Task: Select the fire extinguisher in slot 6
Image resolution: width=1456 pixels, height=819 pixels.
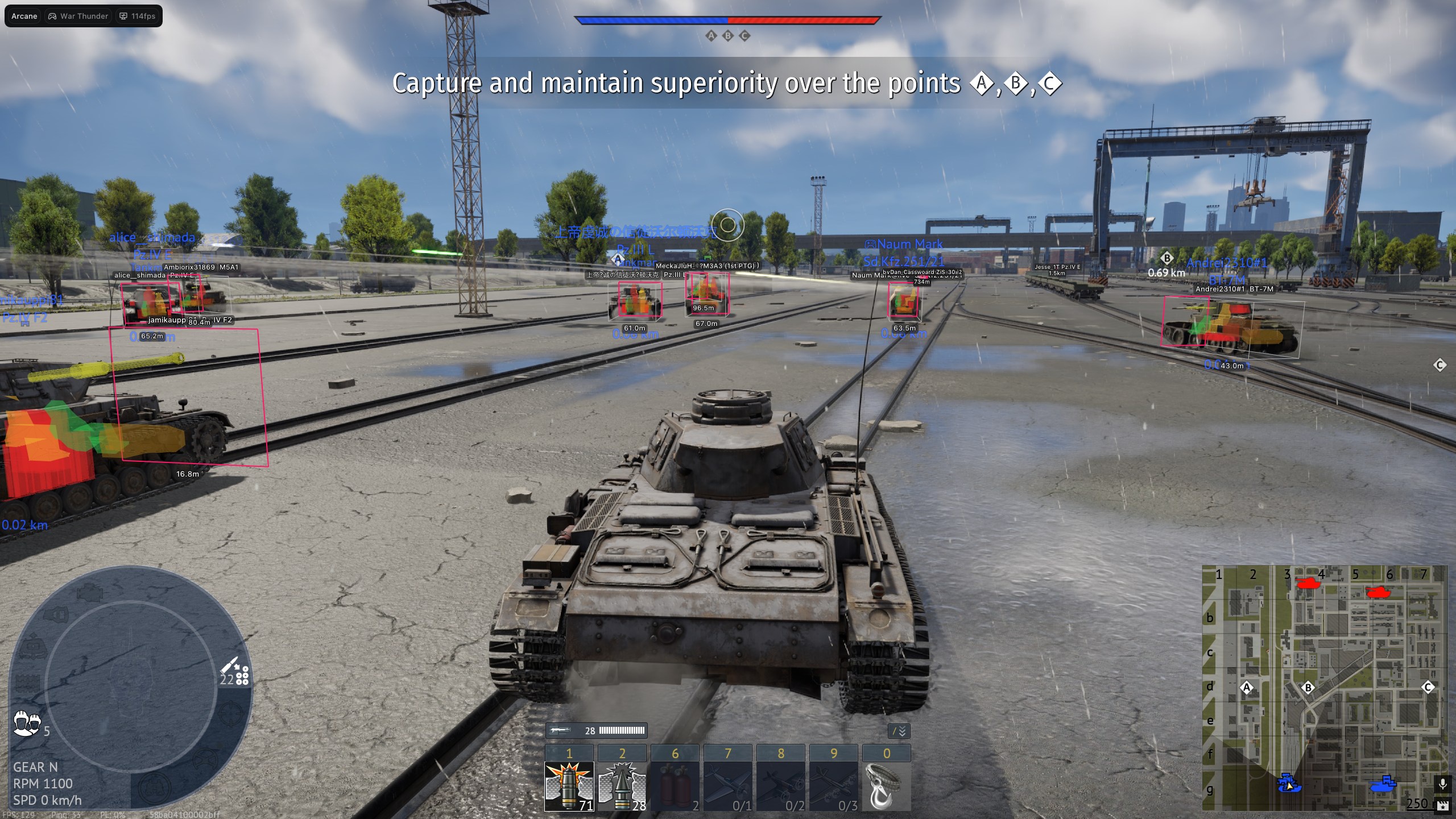Action: 675,788
